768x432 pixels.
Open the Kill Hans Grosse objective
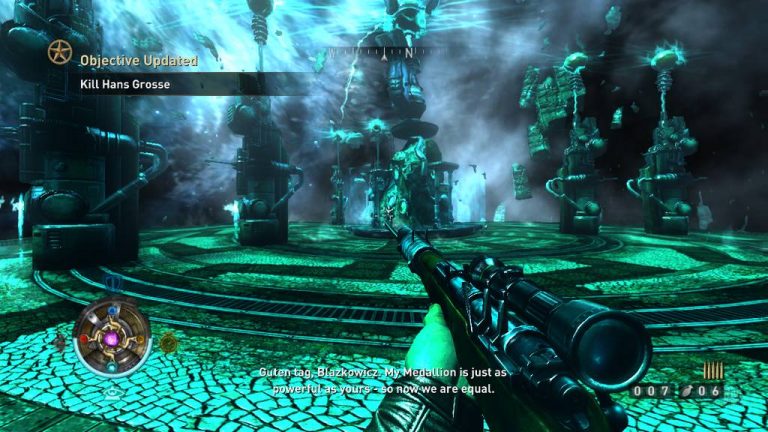(125, 84)
